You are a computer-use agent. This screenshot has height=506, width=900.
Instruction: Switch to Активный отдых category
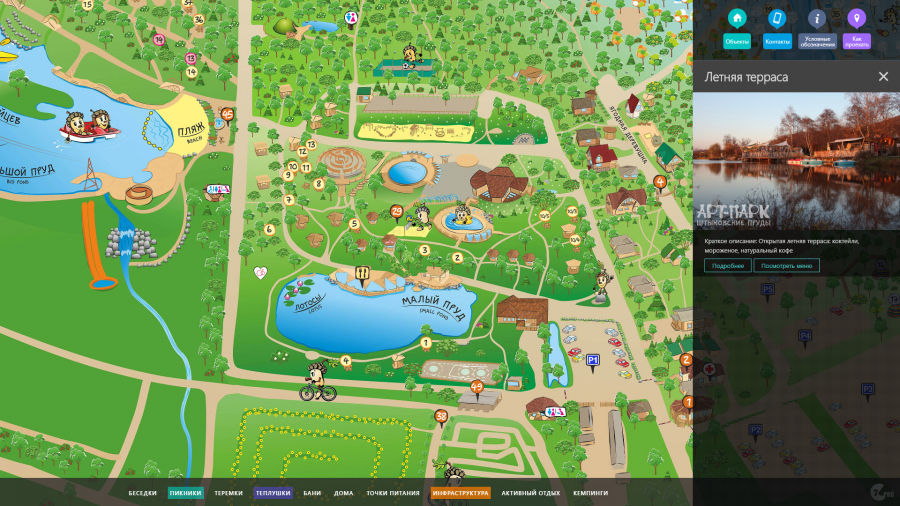click(x=531, y=493)
